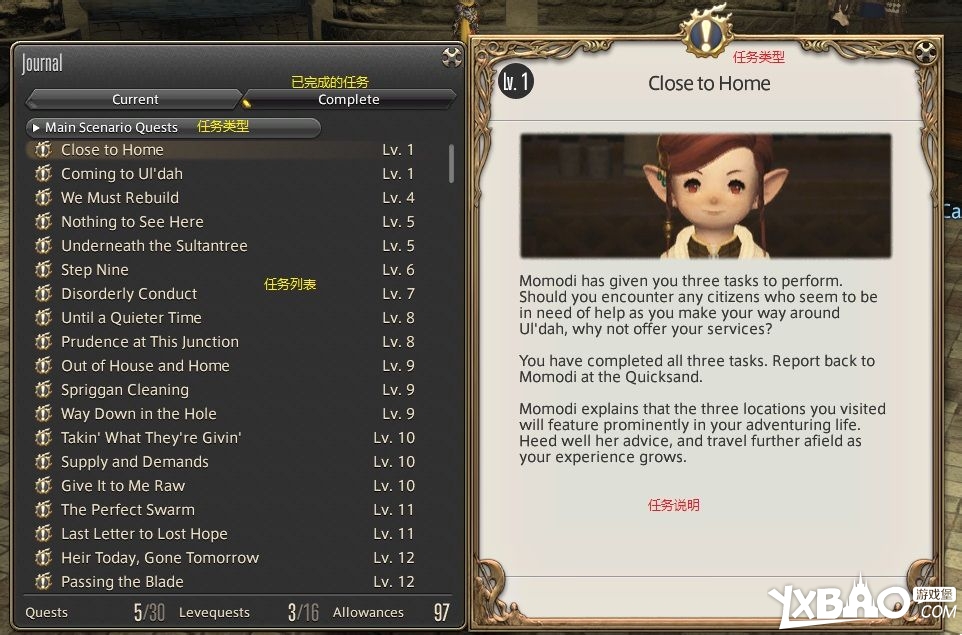Close the Journal window

451,57
